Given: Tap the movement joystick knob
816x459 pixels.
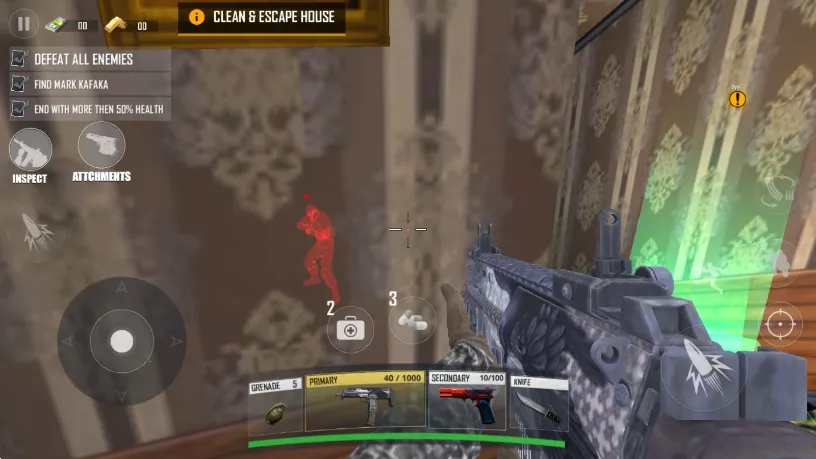Looking at the screenshot, I should tap(121, 341).
